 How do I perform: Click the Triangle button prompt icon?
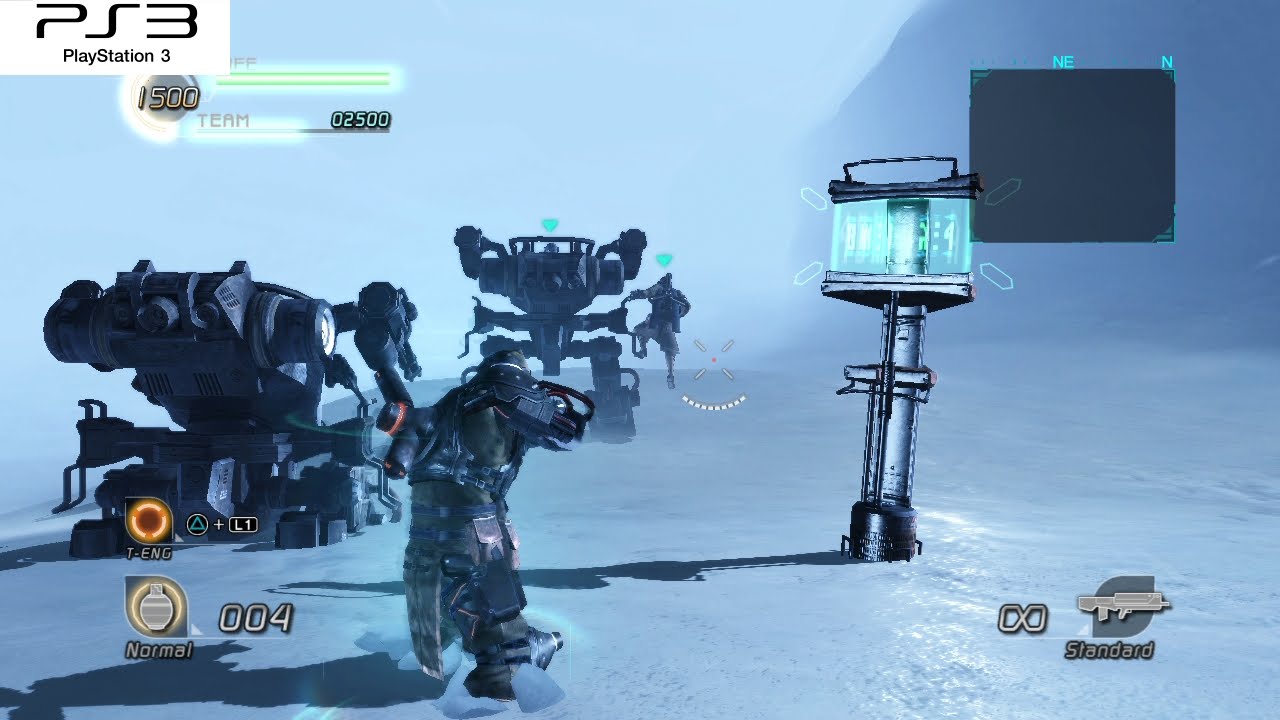click(197, 524)
